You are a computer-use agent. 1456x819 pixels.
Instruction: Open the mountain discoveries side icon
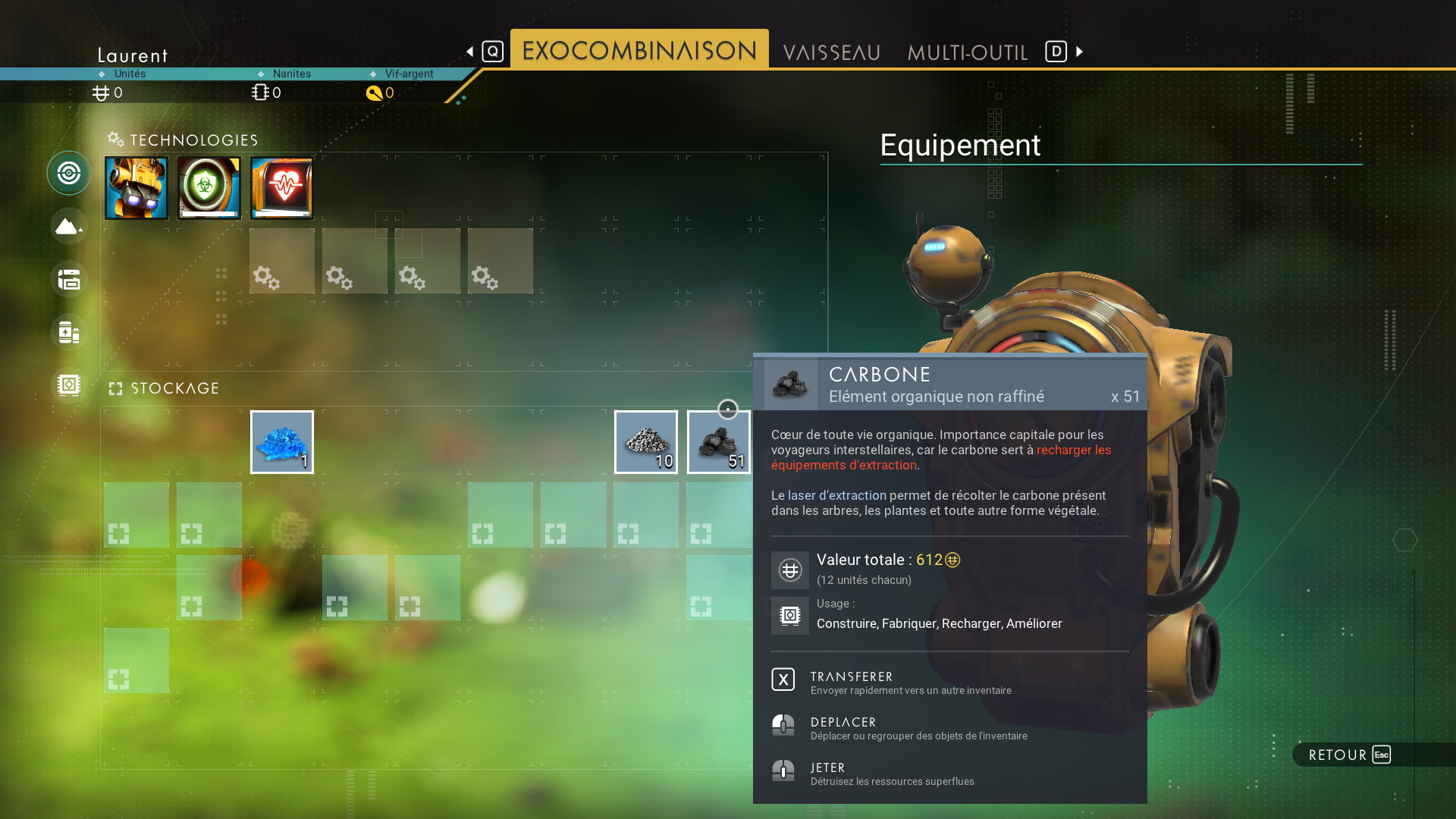(69, 226)
